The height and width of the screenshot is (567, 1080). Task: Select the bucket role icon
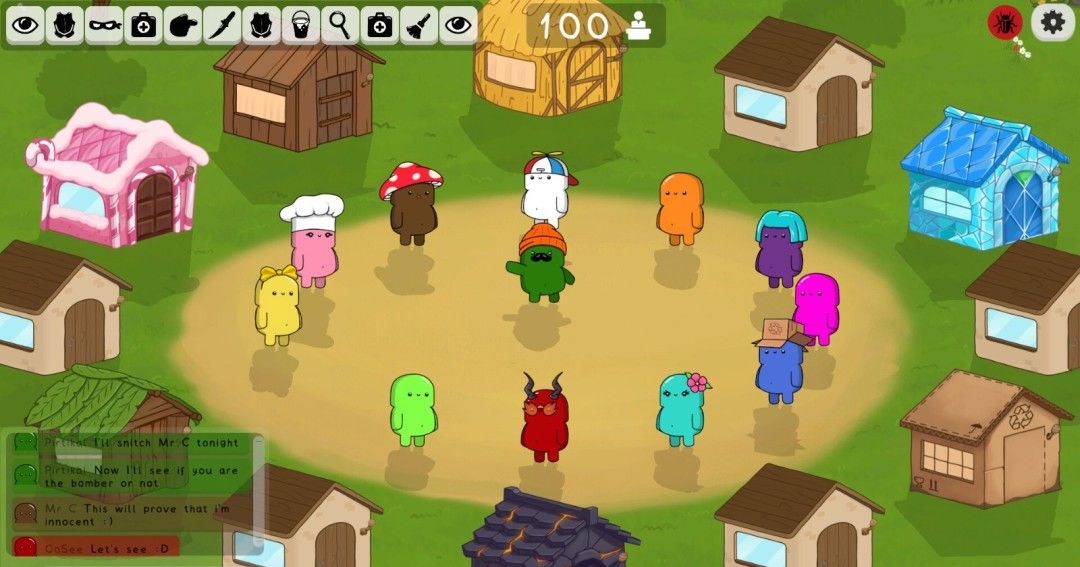300,25
